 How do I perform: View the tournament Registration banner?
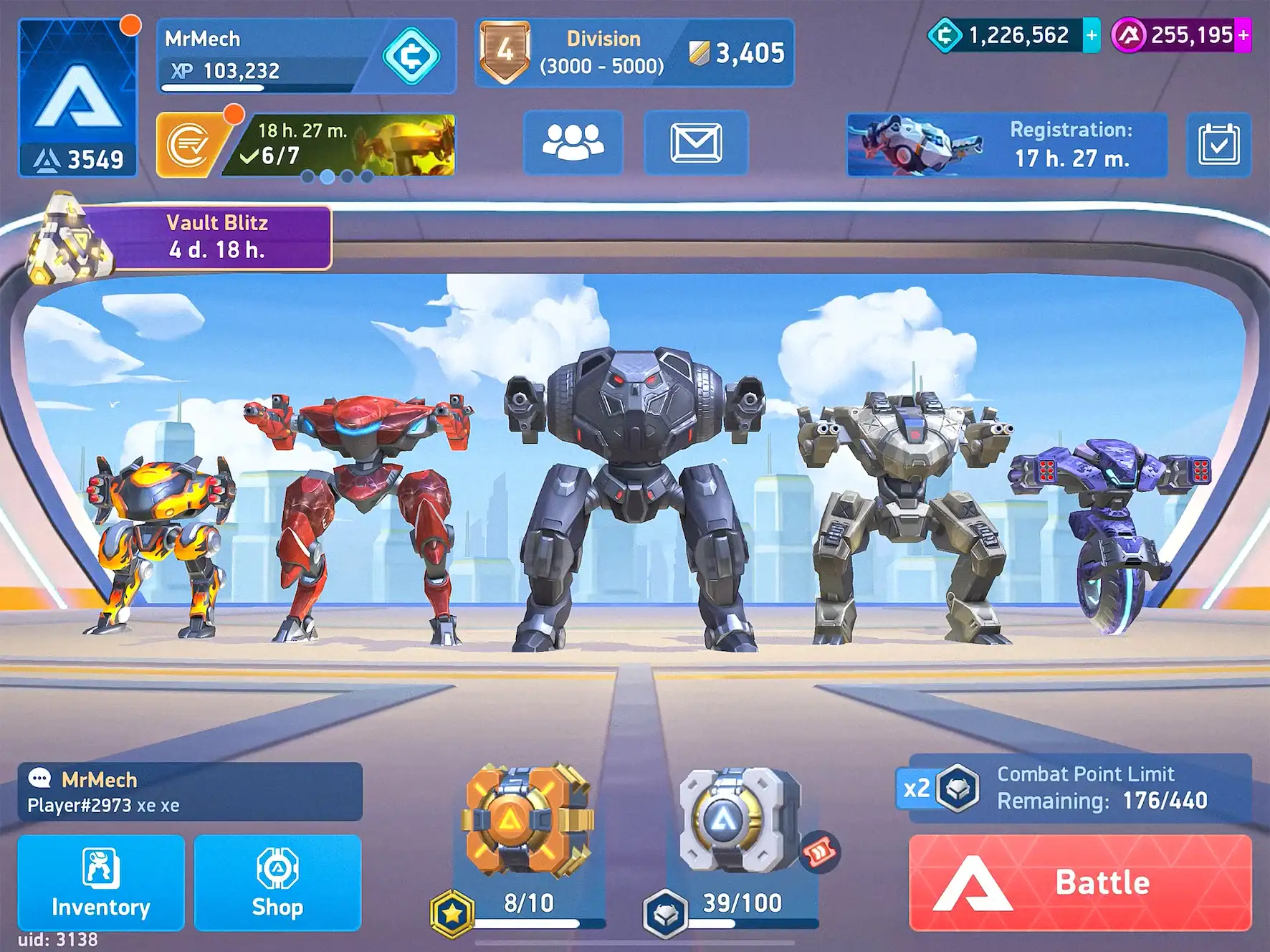point(1006,144)
